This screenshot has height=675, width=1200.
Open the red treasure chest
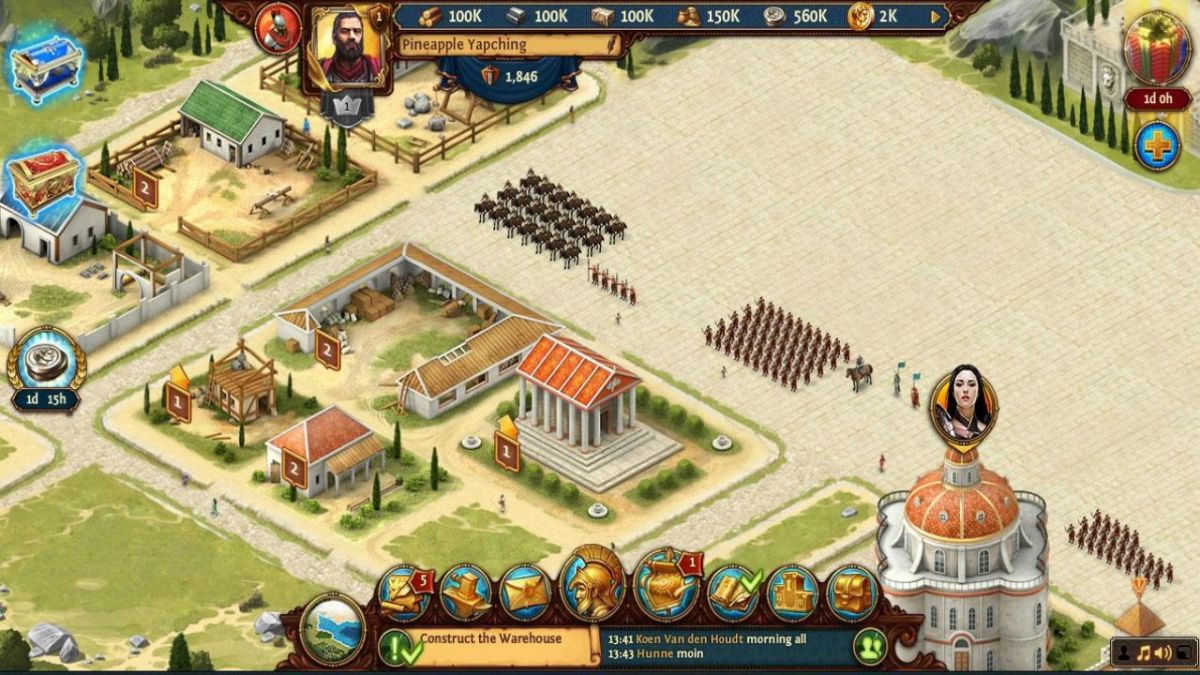[x=44, y=182]
